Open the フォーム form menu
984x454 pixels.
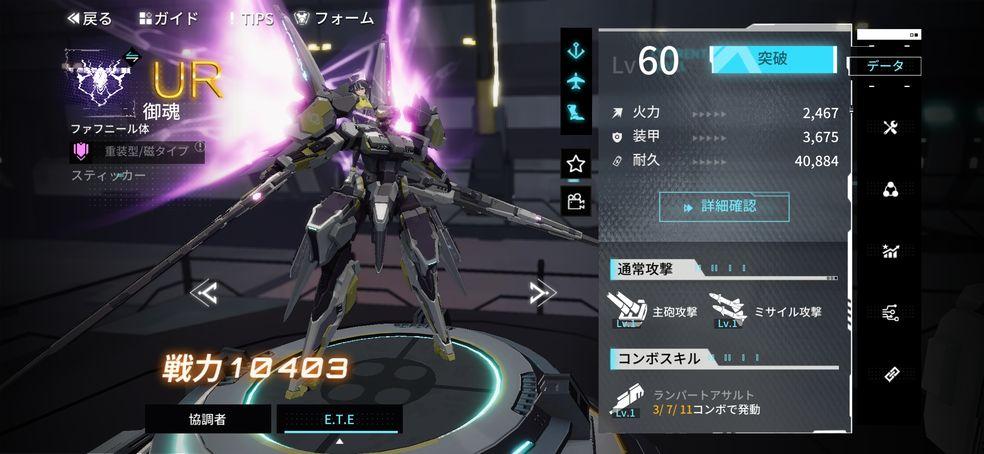[334, 18]
